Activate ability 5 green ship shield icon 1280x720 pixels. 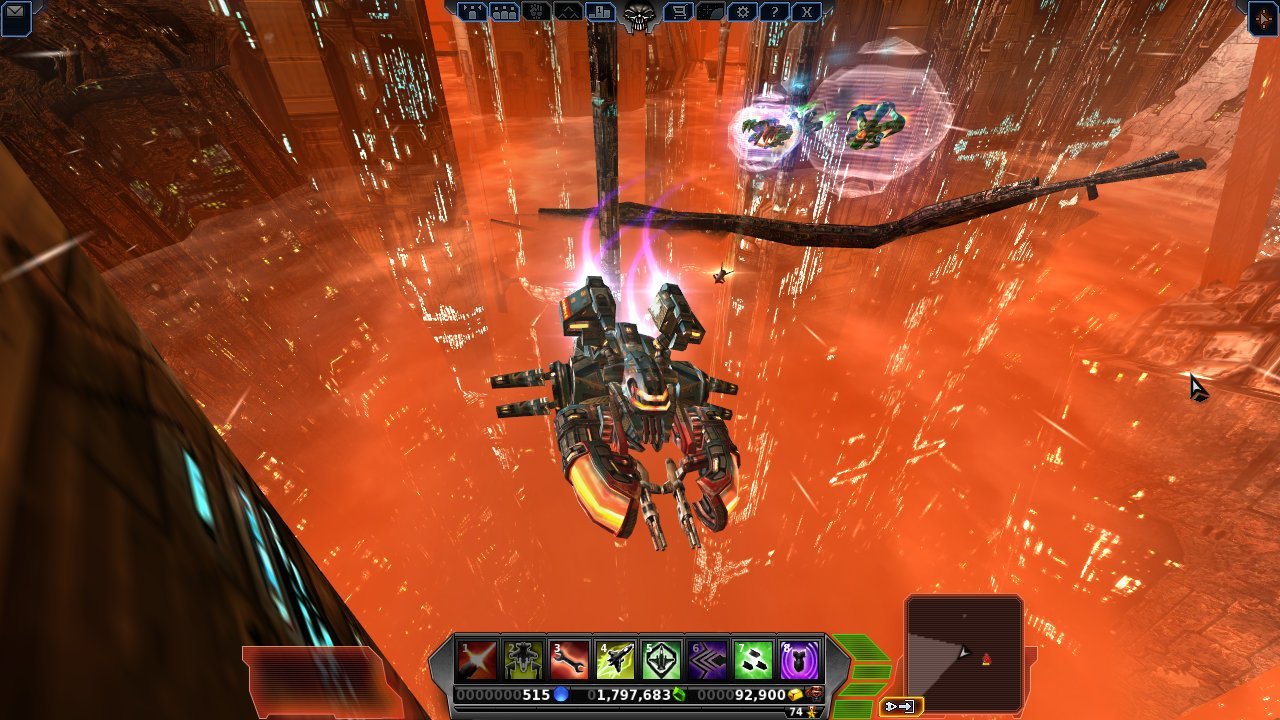click(x=661, y=660)
